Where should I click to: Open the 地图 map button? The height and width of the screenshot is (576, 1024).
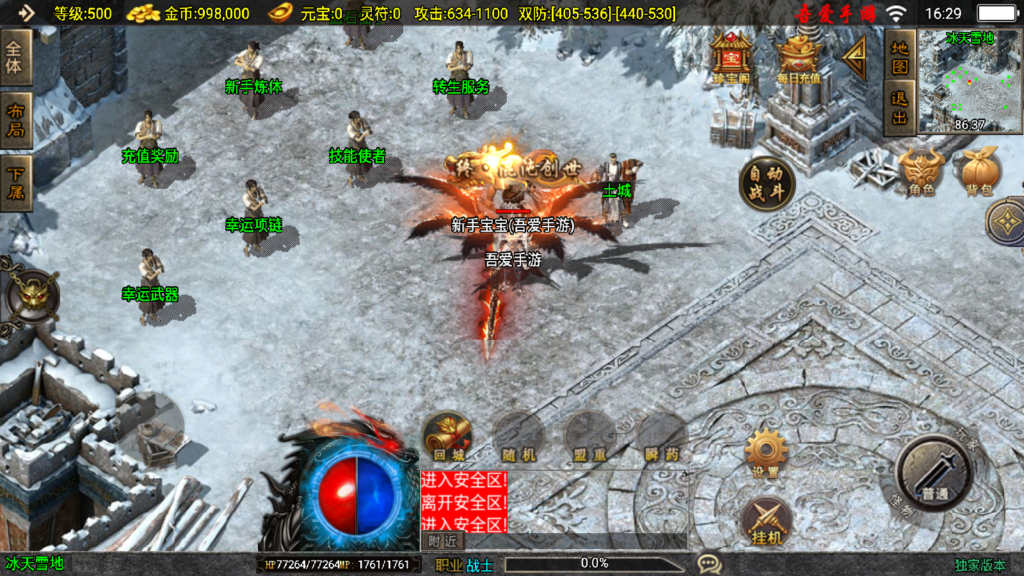(900, 57)
